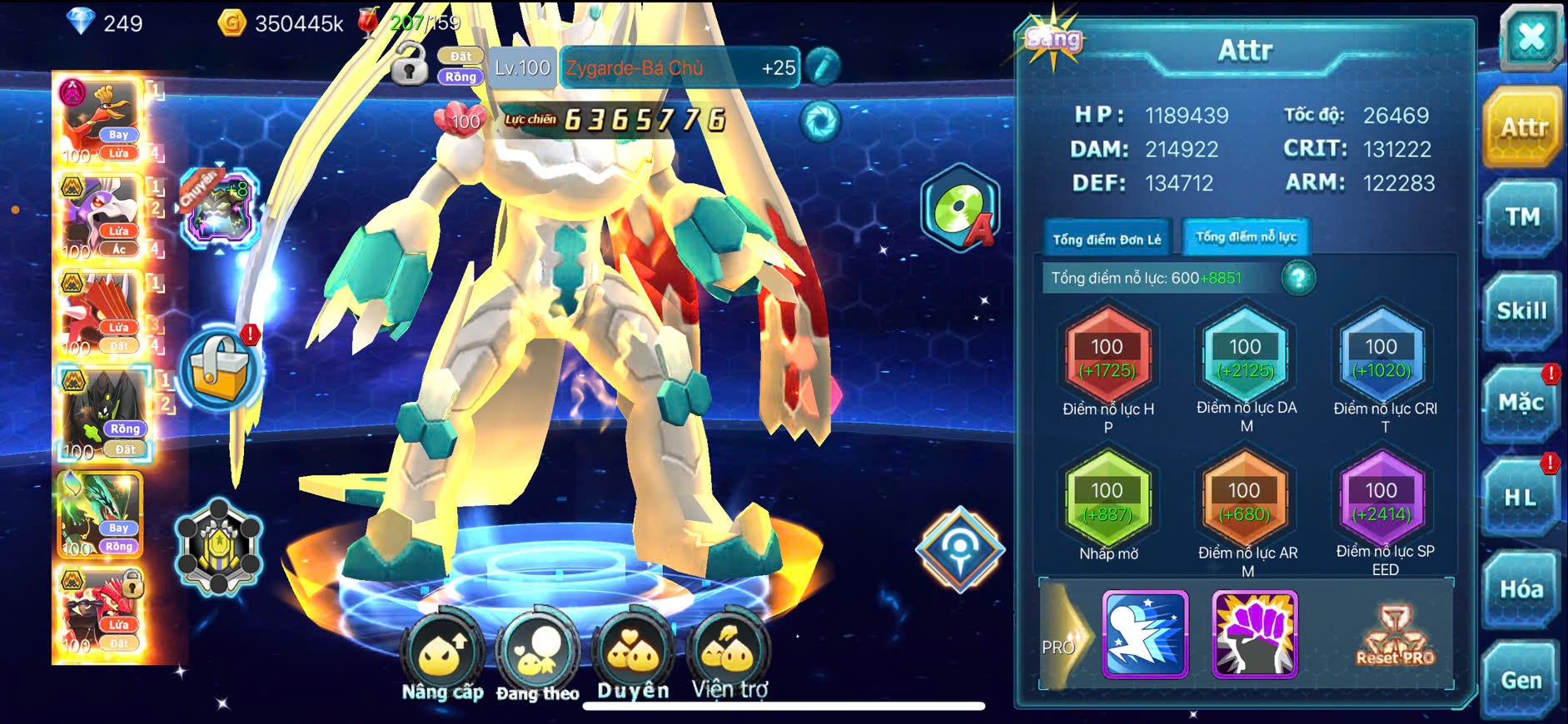Close the Attr panel with the X button
The height and width of the screenshot is (724, 1568).
point(1531,38)
